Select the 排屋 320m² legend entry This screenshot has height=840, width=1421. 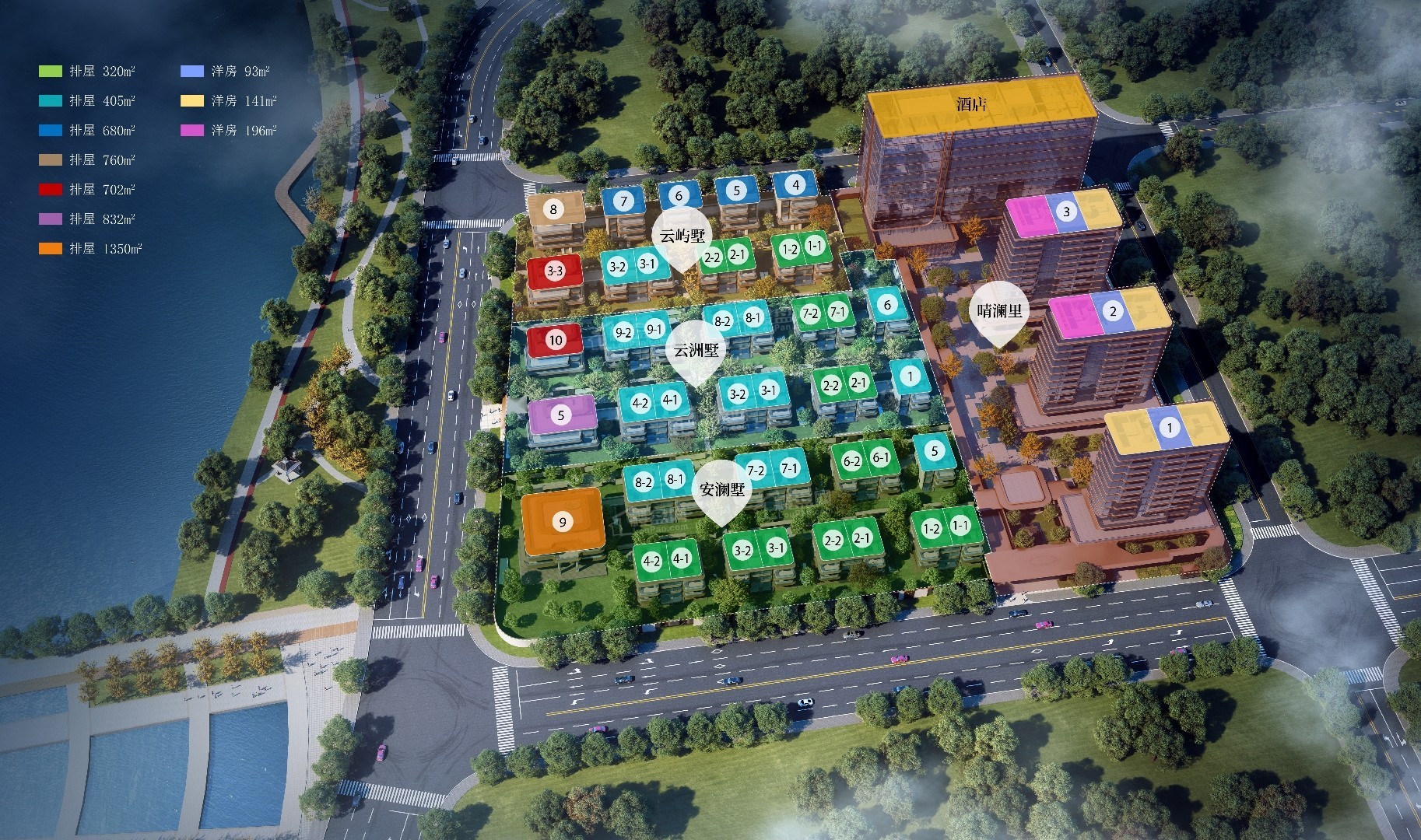[87, 72]
